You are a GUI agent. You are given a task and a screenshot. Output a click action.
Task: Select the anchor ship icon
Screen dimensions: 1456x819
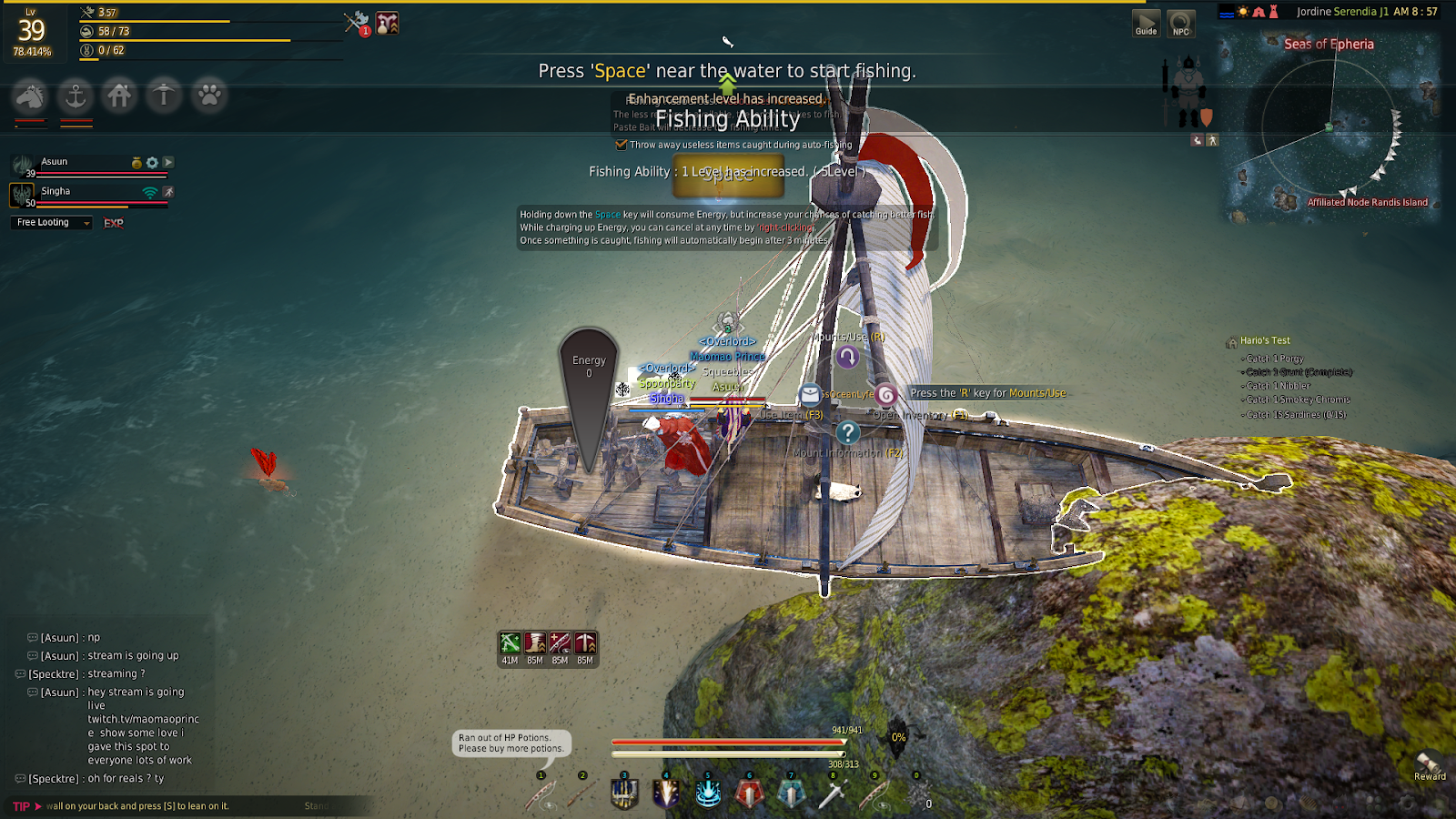pos(76,95)
